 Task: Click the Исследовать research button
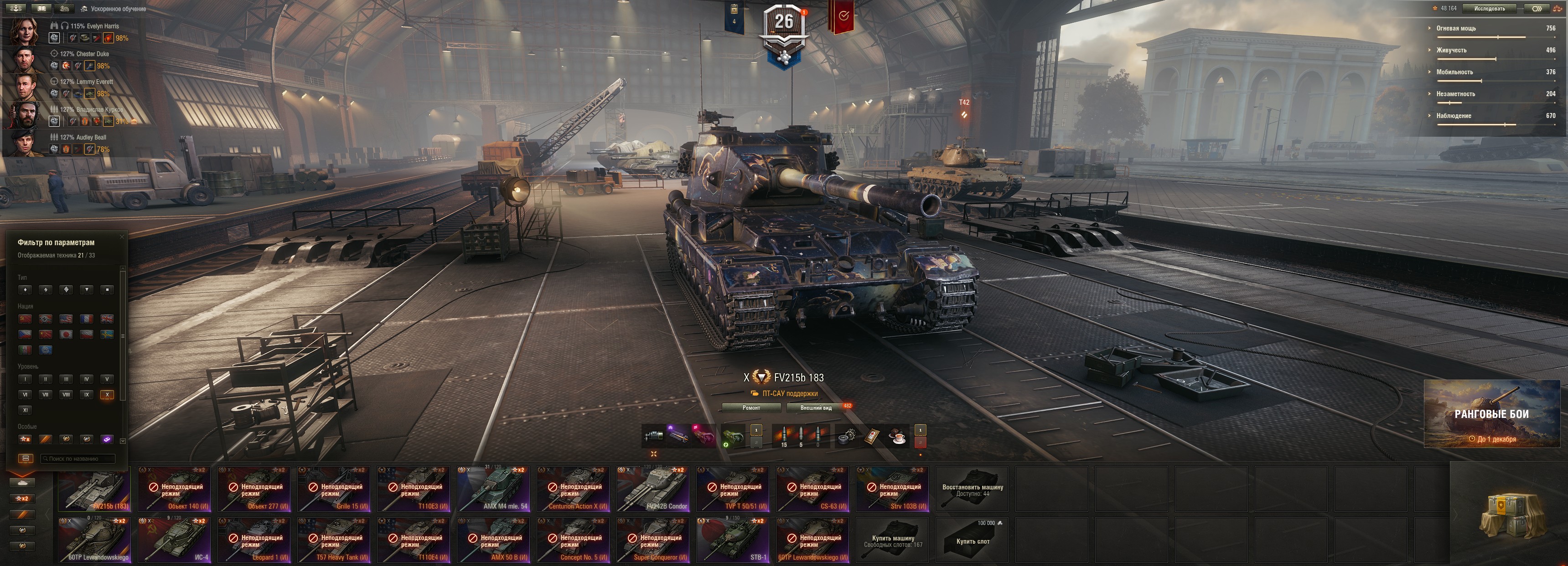[1490, 9]
